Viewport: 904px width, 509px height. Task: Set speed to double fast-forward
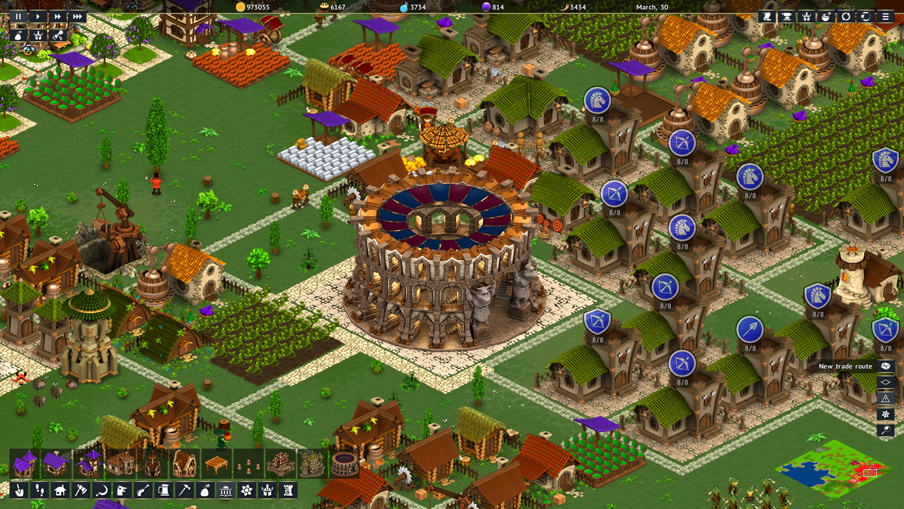coord(58,17)
